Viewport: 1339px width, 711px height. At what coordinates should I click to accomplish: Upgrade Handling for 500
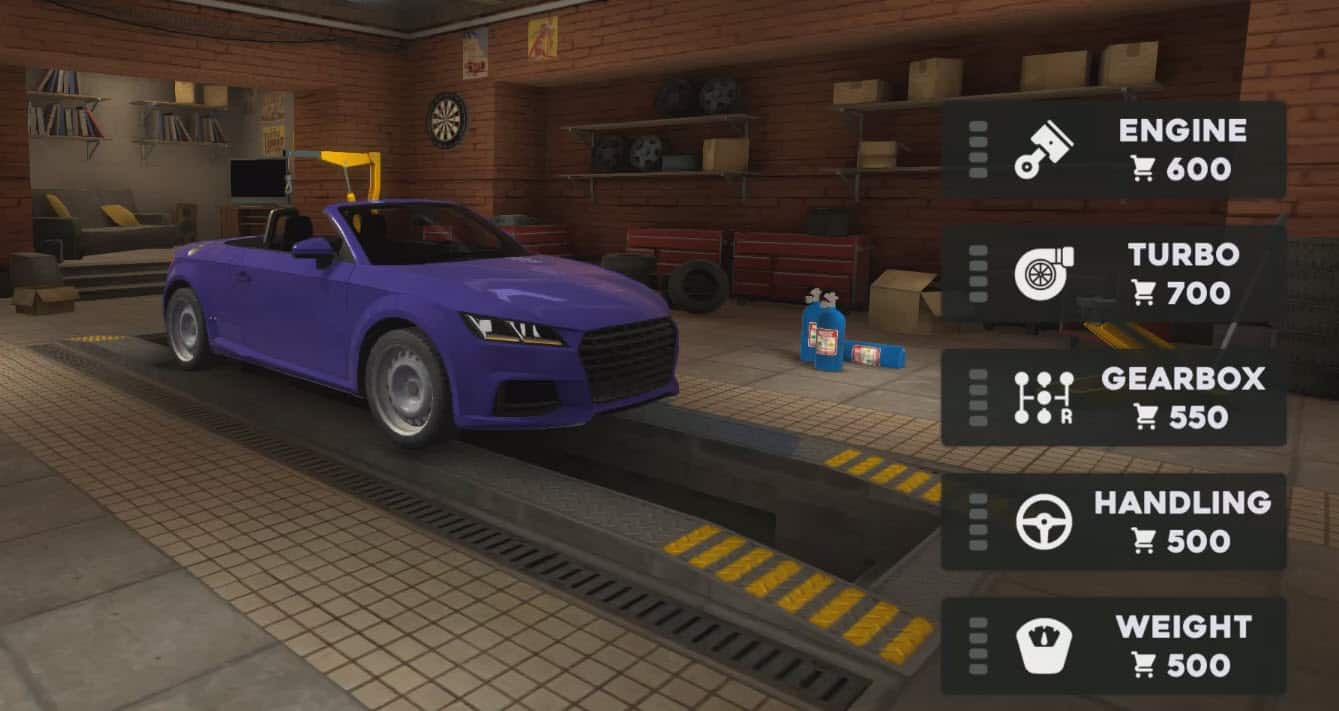tap(1113, 522)
